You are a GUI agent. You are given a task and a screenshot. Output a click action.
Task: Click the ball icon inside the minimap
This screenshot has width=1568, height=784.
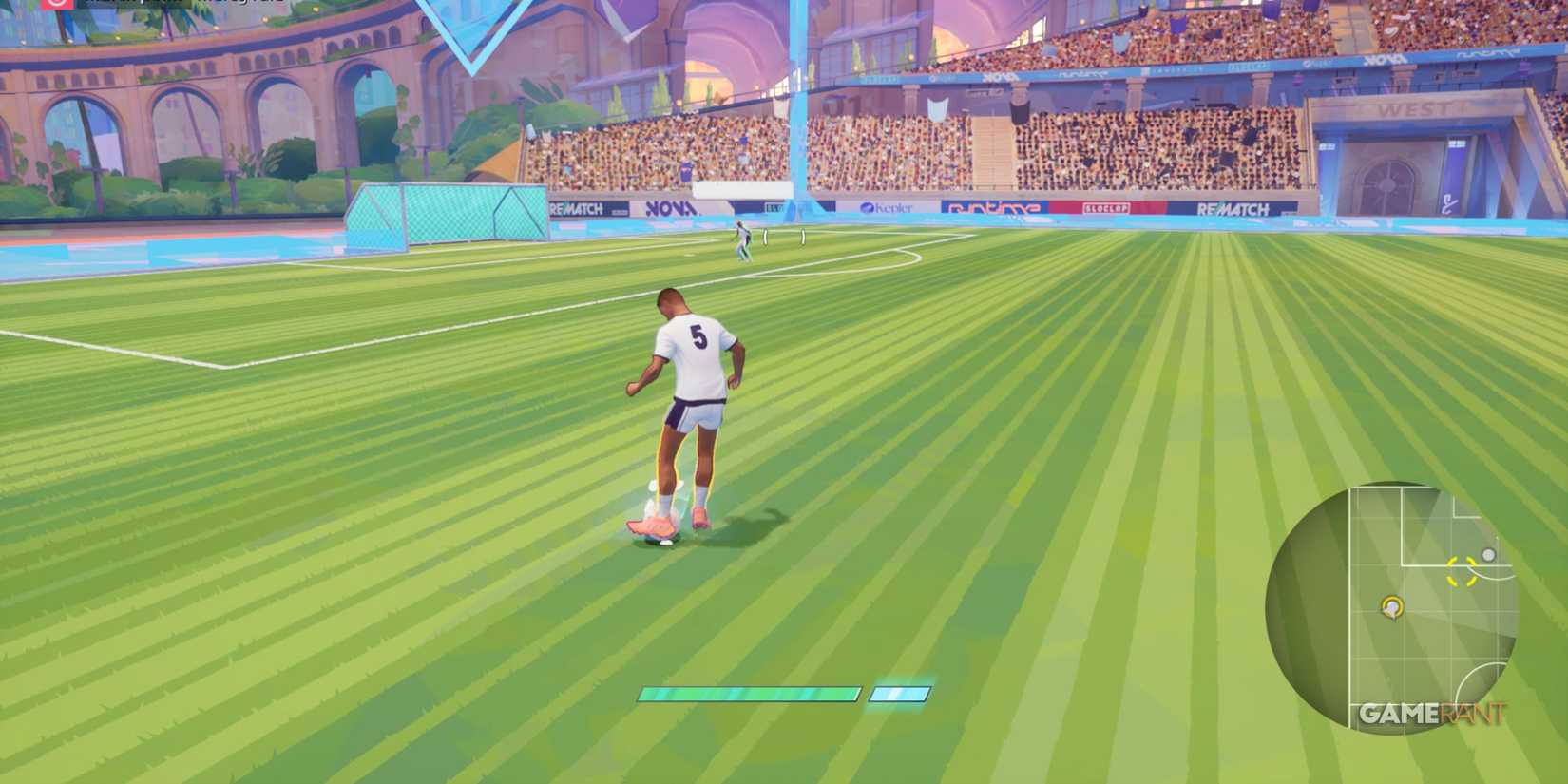1489,554
